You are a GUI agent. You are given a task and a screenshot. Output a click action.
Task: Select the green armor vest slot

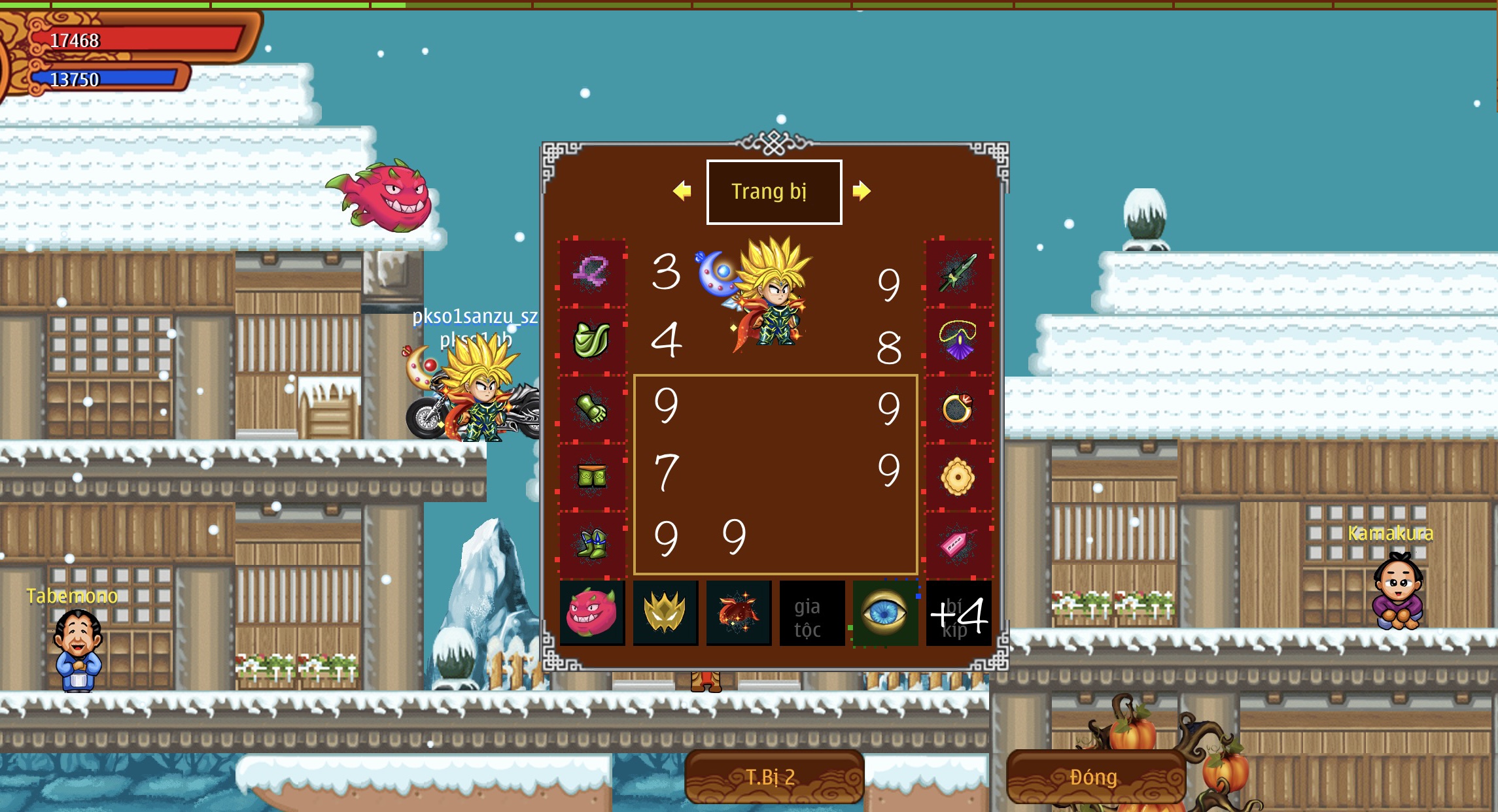click(591, 340)
